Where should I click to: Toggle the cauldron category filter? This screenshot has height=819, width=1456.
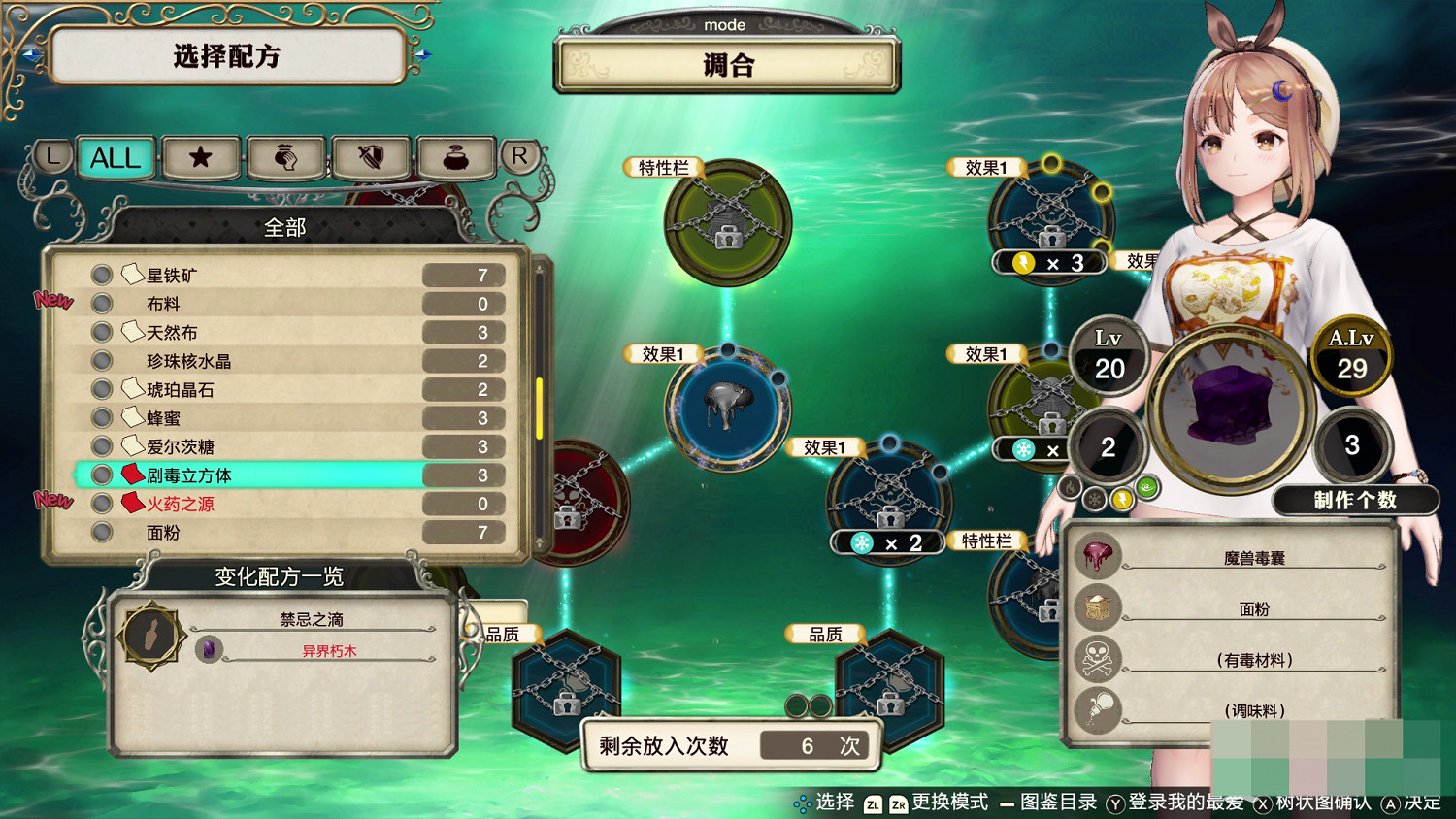click(456, 158)
